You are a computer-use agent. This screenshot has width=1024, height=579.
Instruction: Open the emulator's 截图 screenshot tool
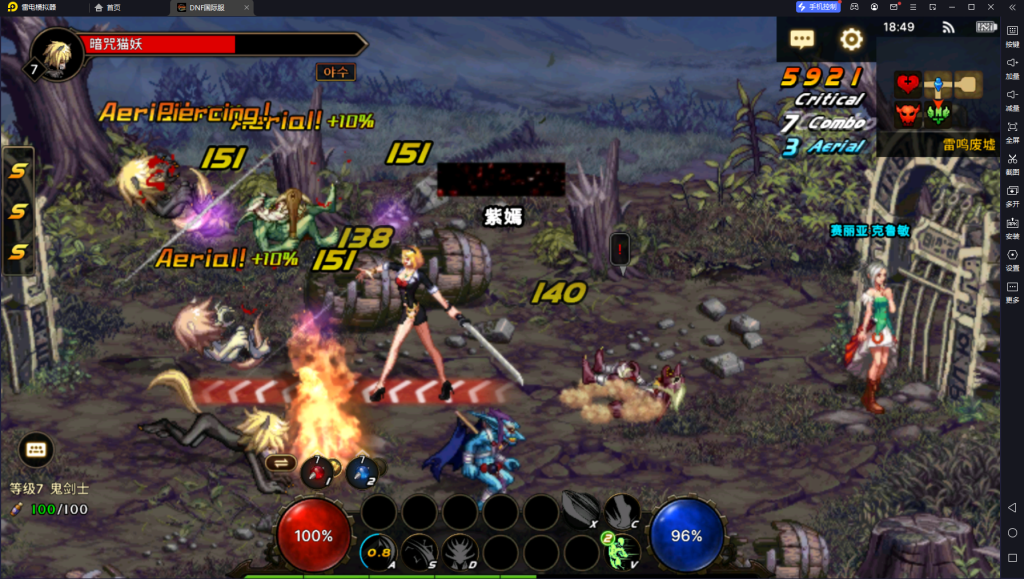(x=1012, y=163)
